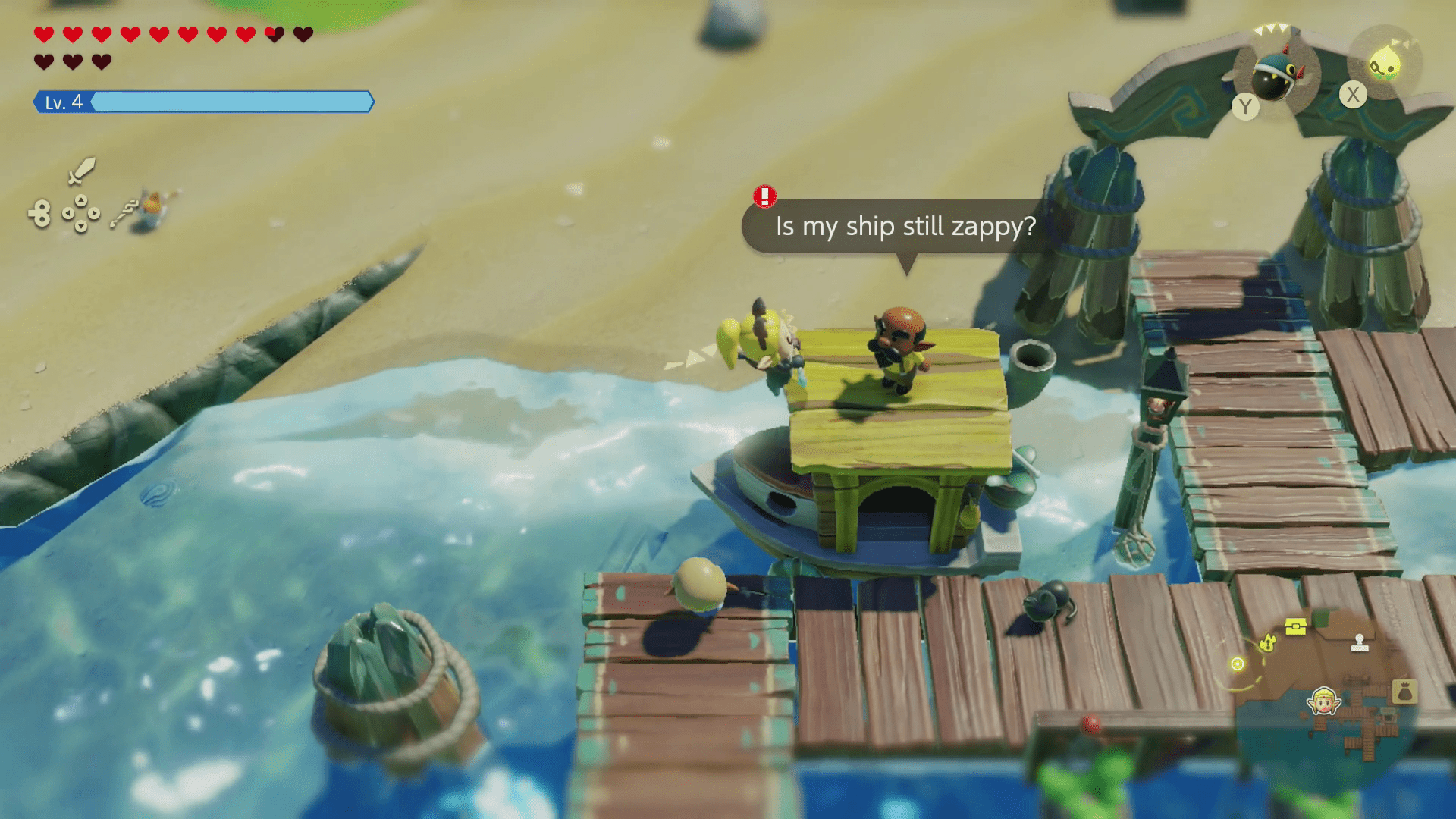This screenshot has width=1456, height=819.
Task: Activate the glowing Tri companion icon
Action: (x=1385, y=64)
